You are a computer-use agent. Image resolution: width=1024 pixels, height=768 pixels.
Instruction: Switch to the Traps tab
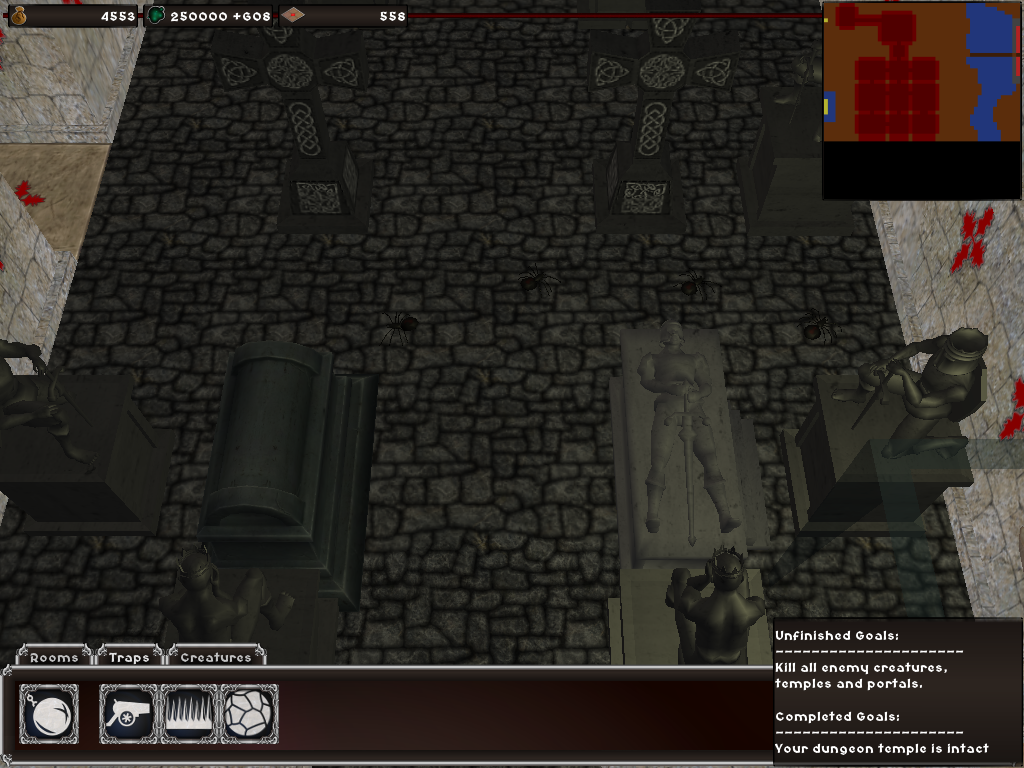pos(129,657)
